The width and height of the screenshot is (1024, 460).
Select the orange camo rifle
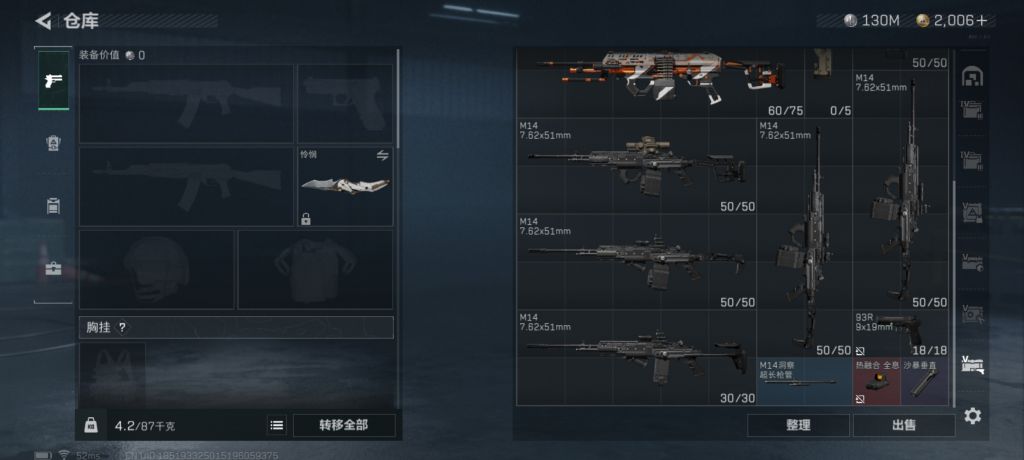point(660,77)
